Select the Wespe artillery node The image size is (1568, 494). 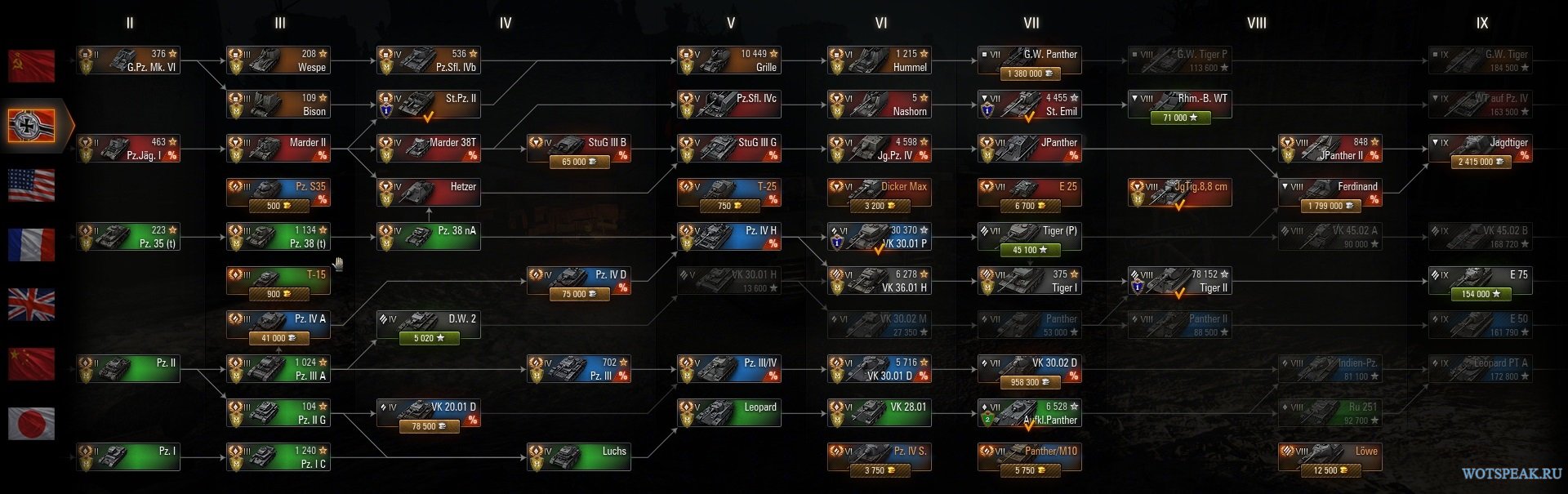click(x=278, y=60)
